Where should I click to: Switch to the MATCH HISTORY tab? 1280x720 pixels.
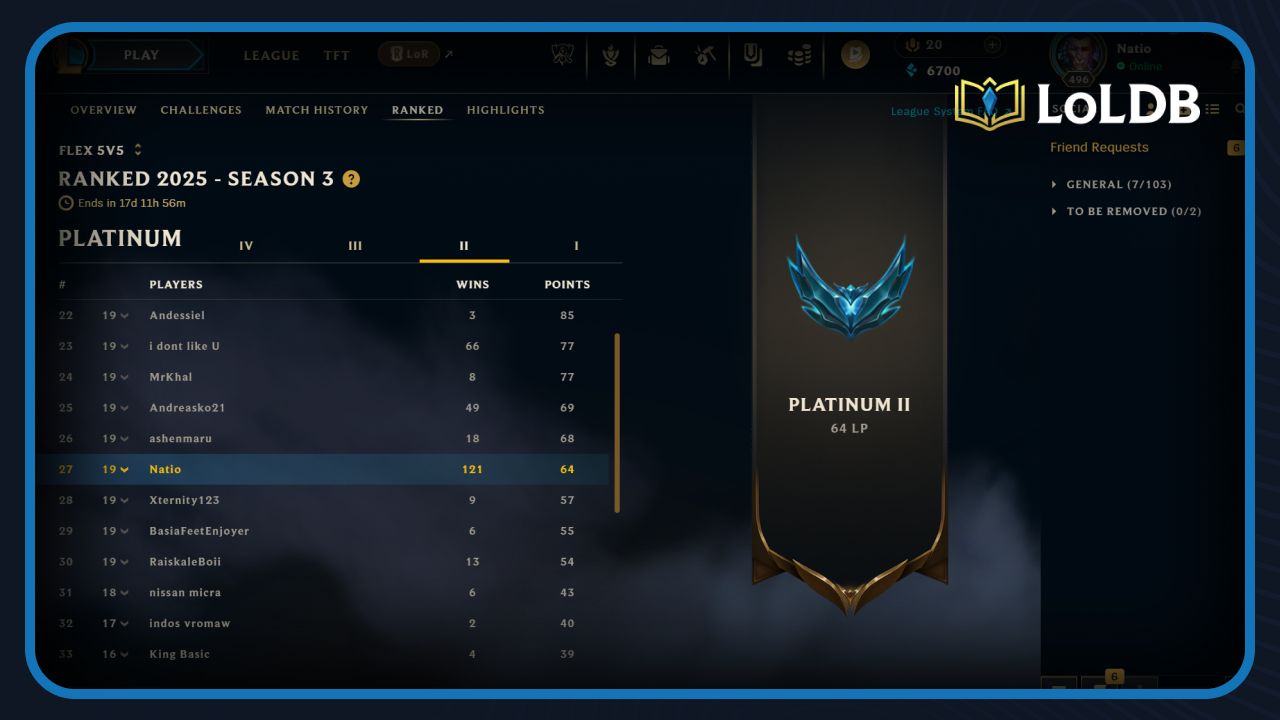[x=317, y=110]
